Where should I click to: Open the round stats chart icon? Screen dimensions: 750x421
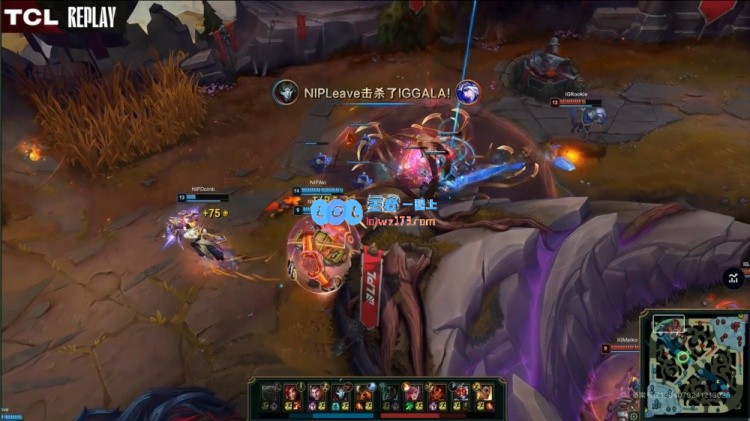click(x=734, y=277)
